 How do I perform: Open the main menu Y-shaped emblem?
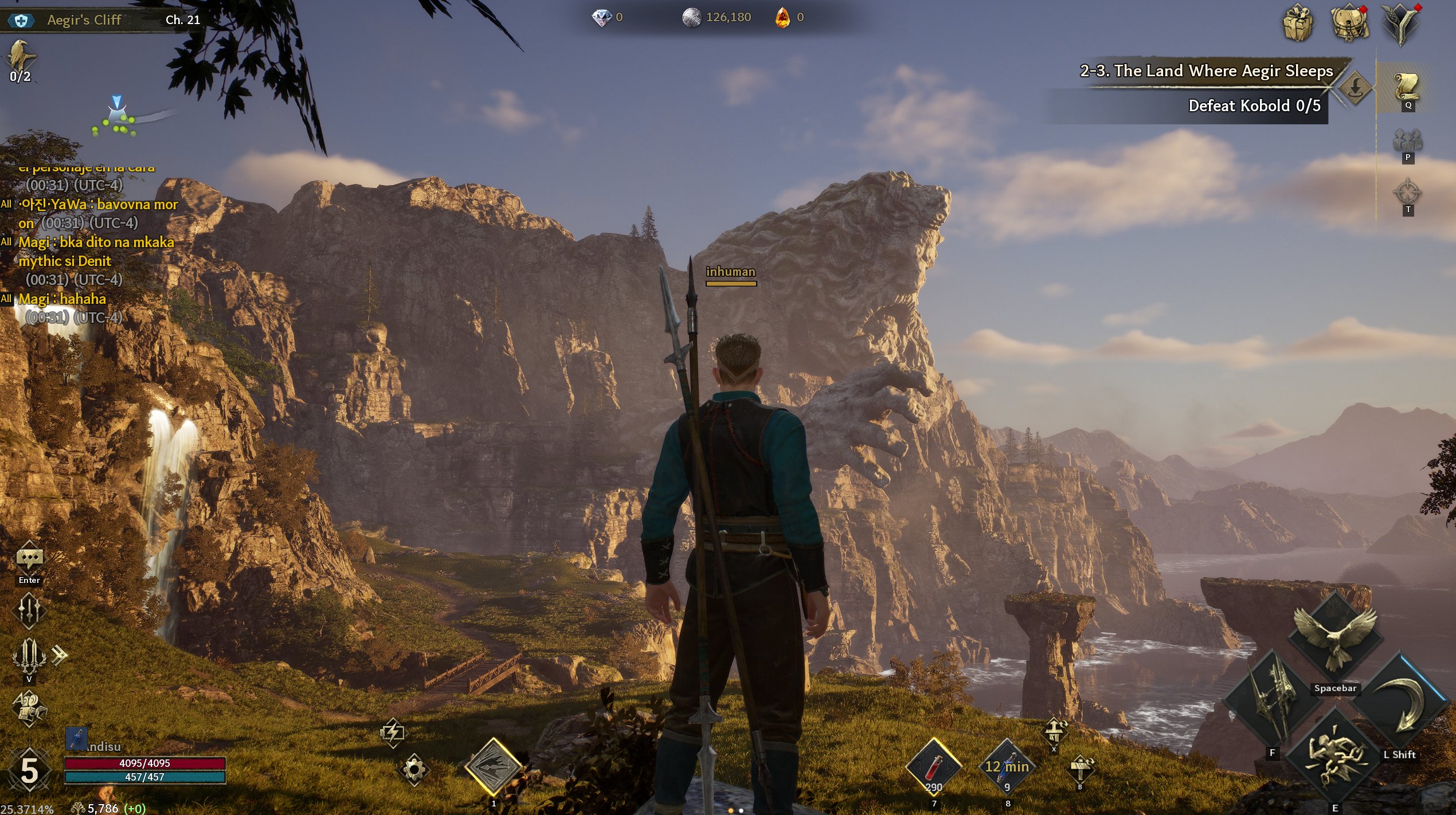tap(1400, 24)
